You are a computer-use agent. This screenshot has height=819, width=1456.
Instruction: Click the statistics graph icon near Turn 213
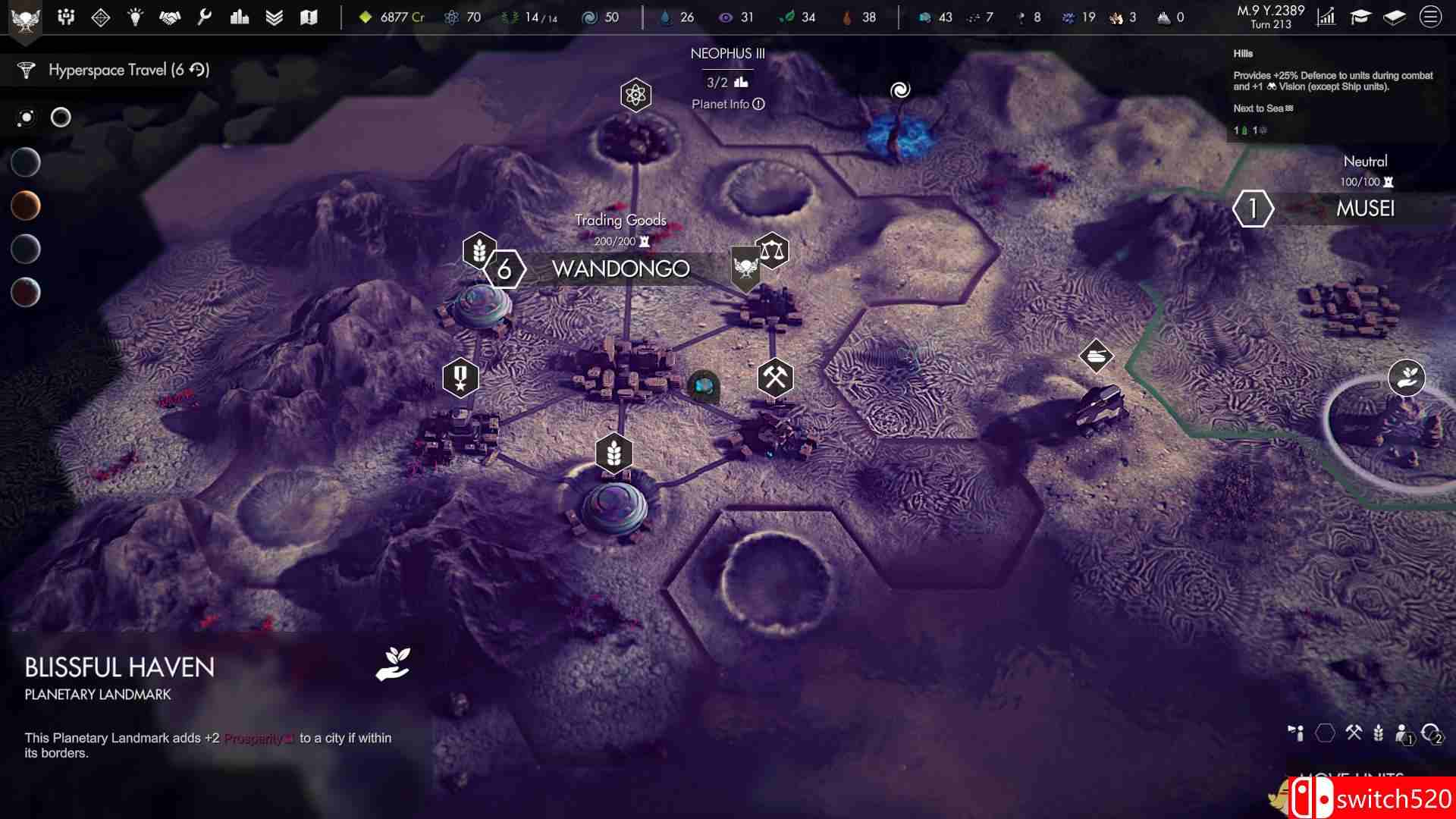[1326, 17]
